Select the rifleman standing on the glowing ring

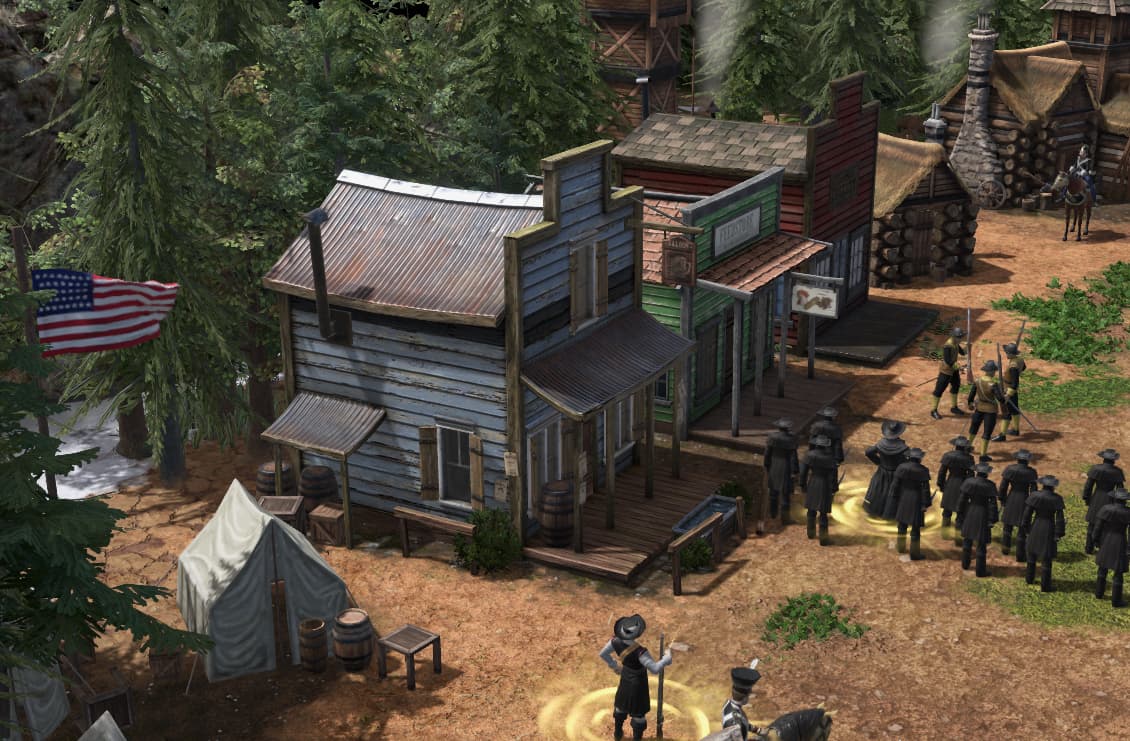[x=632, y=669]
